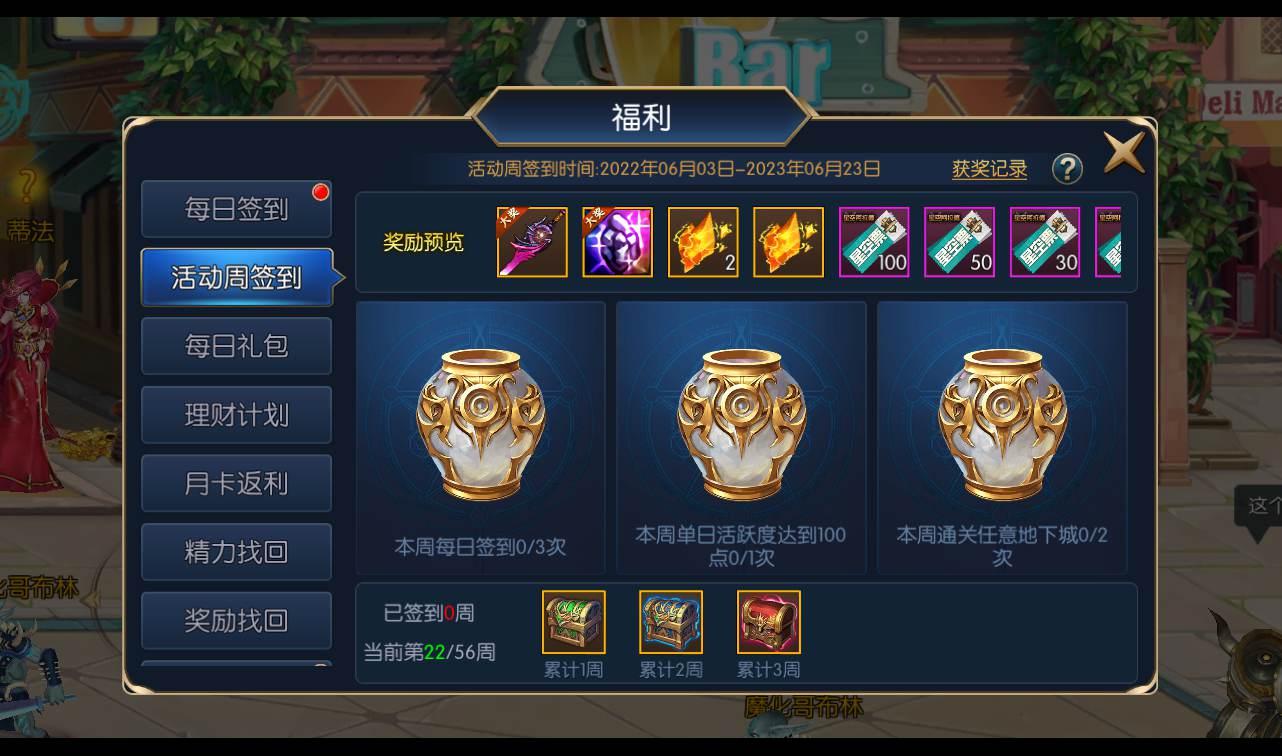This screenshot has width=1282, height=756.
Task: Click the urn for 活跃度100点 task
Action: (x=740, y=420)
